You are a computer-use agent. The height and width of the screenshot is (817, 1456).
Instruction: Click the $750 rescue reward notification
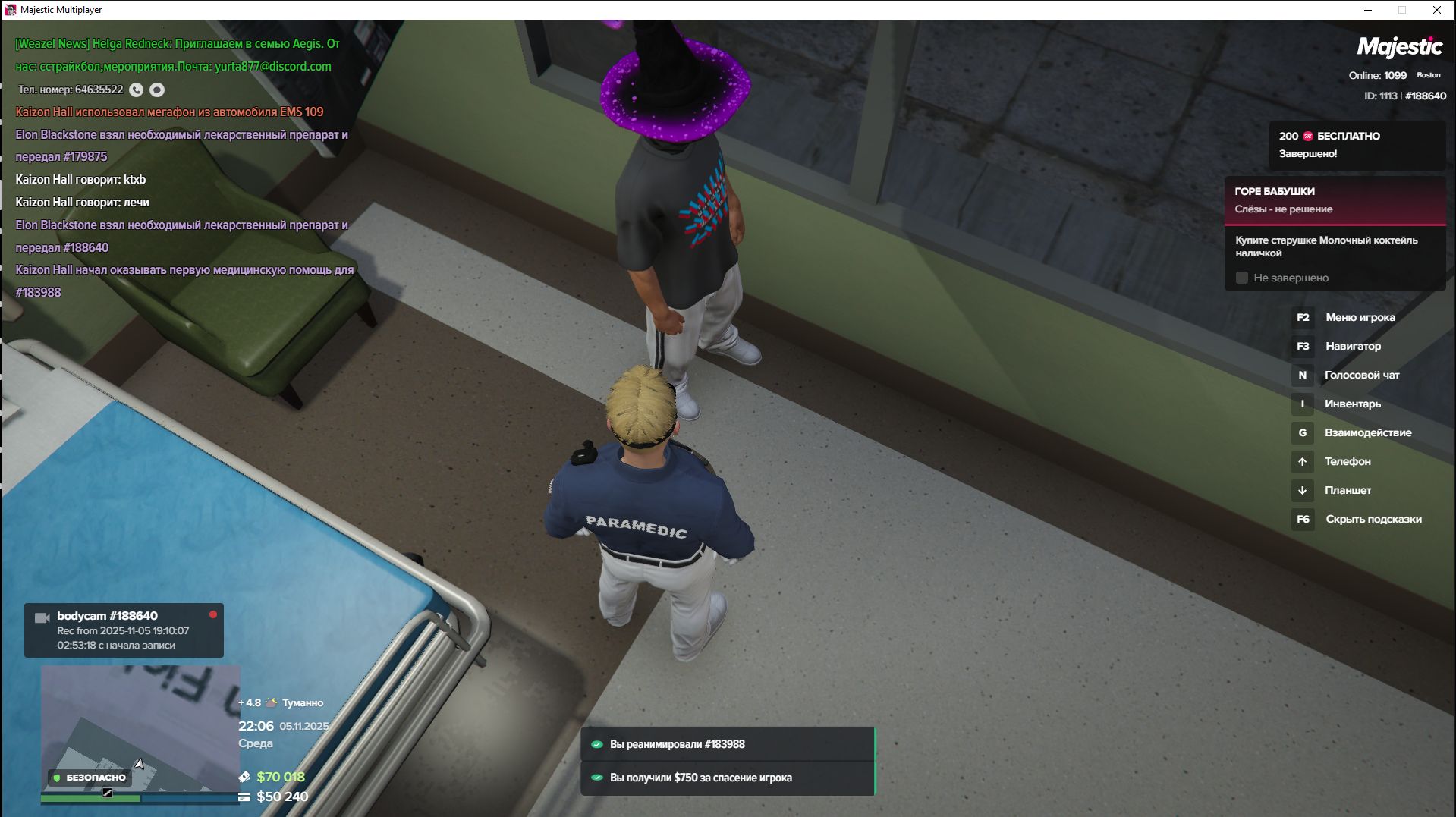tap(728, 778)
